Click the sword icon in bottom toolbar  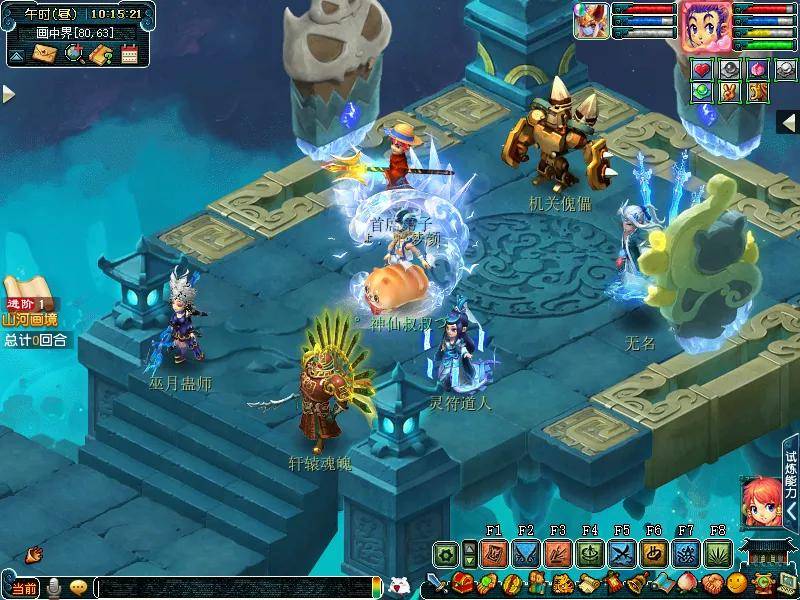pos(436,583)
